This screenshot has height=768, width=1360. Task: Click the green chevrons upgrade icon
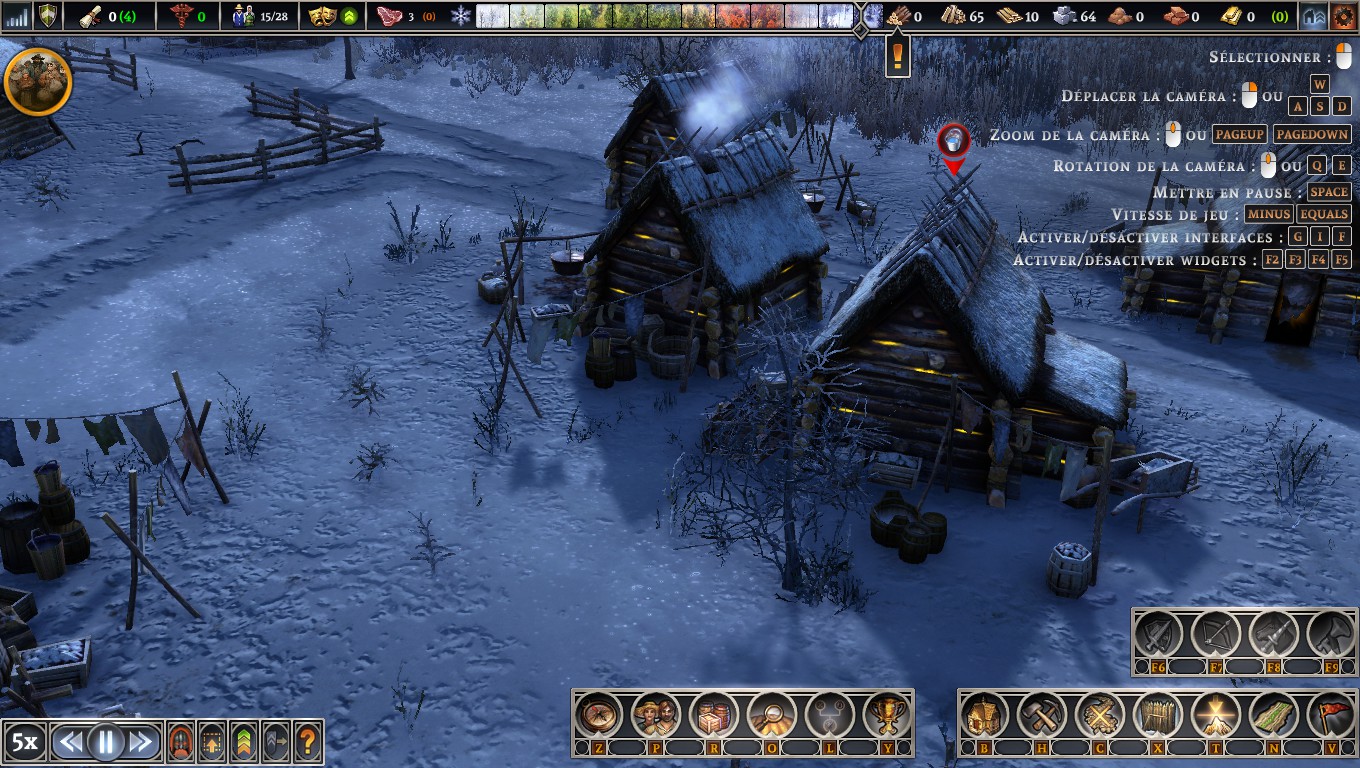[244, 742]
